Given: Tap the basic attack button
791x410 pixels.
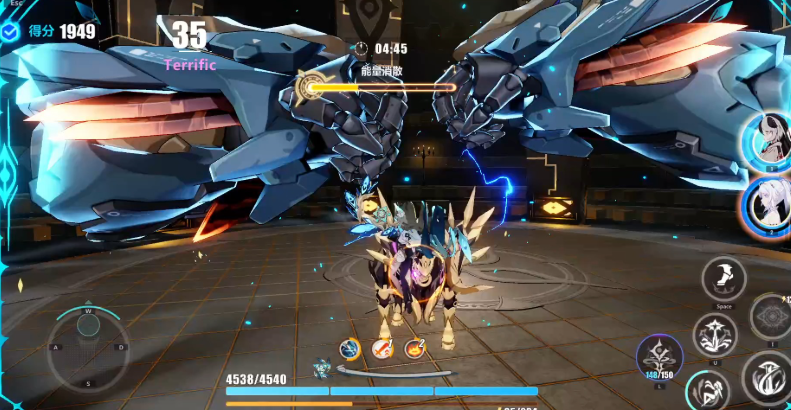Looking at the screenshot, I should click(769, 379).
